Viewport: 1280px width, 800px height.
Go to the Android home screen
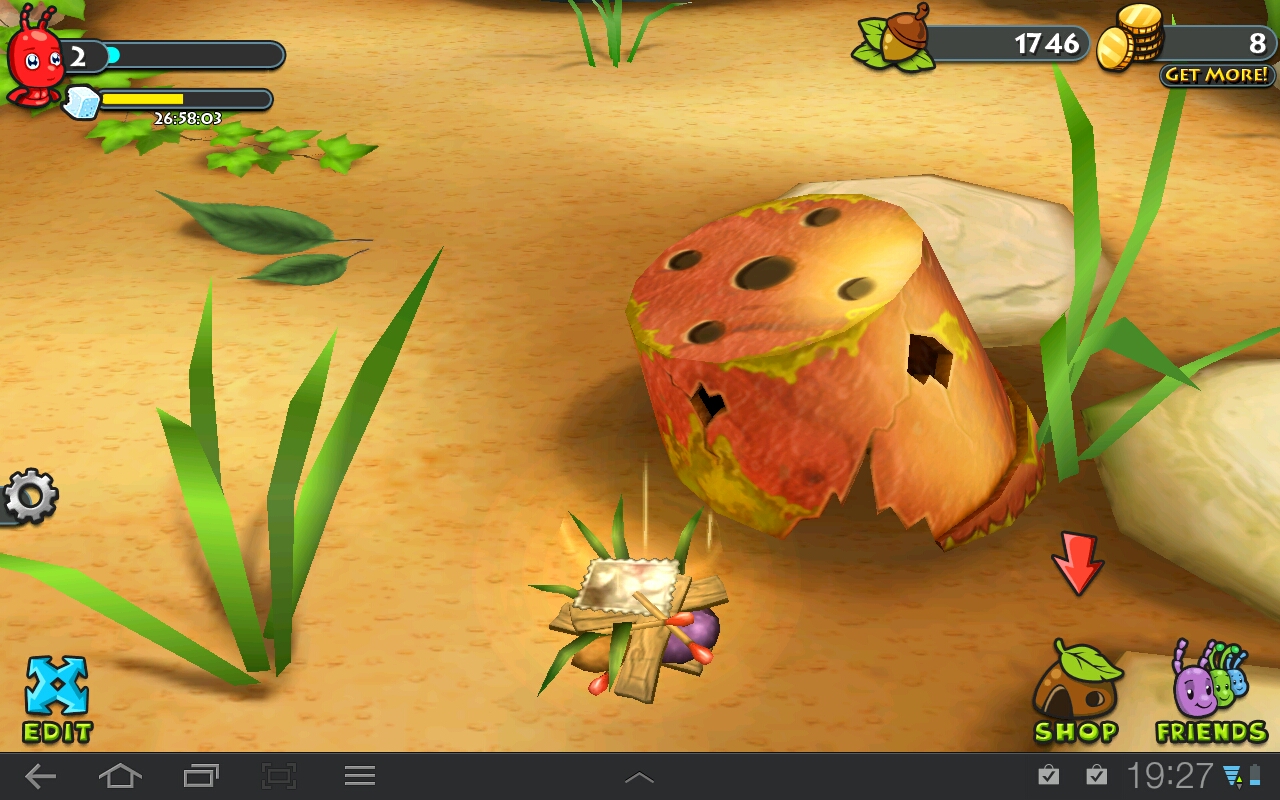point(120,776)
